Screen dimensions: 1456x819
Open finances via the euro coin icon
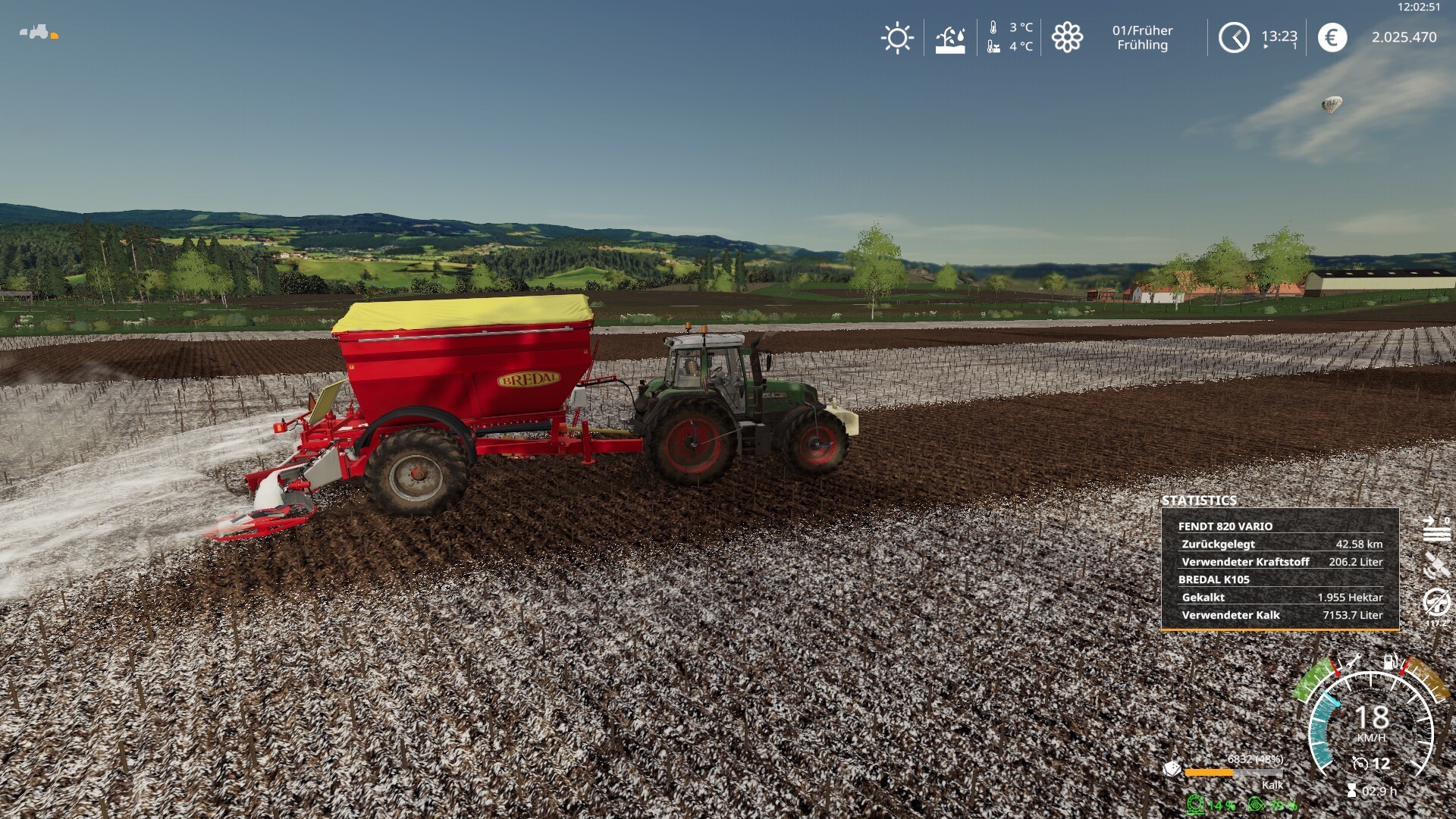1332,37
